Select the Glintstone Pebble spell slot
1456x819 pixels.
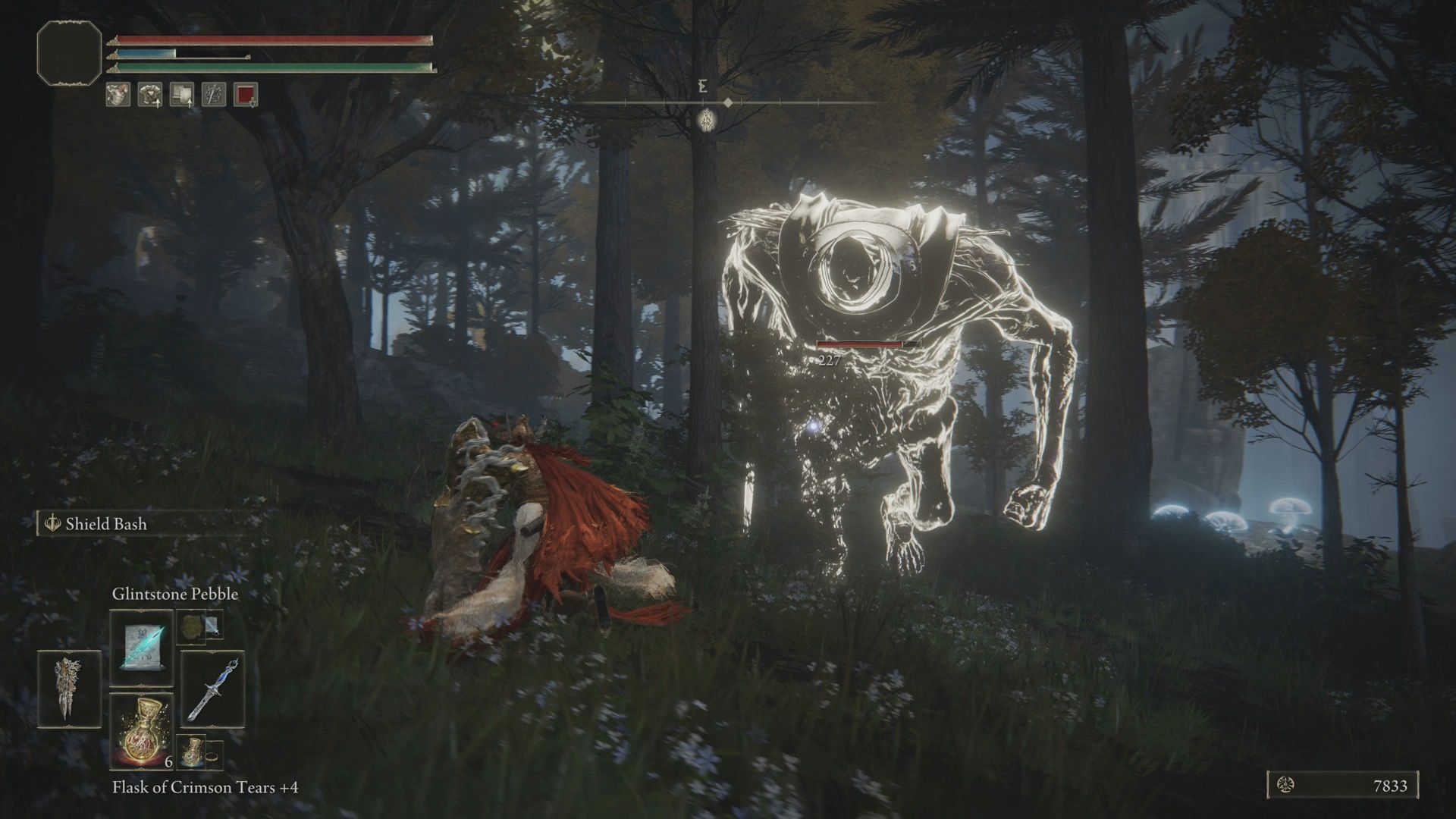[141, 647]
